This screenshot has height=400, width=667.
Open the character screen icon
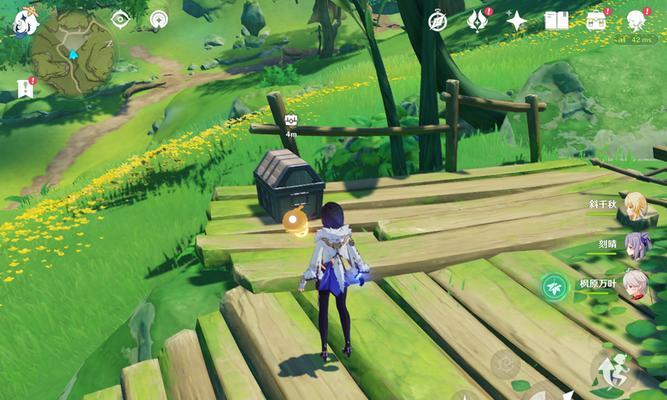[x=636, y=21]
